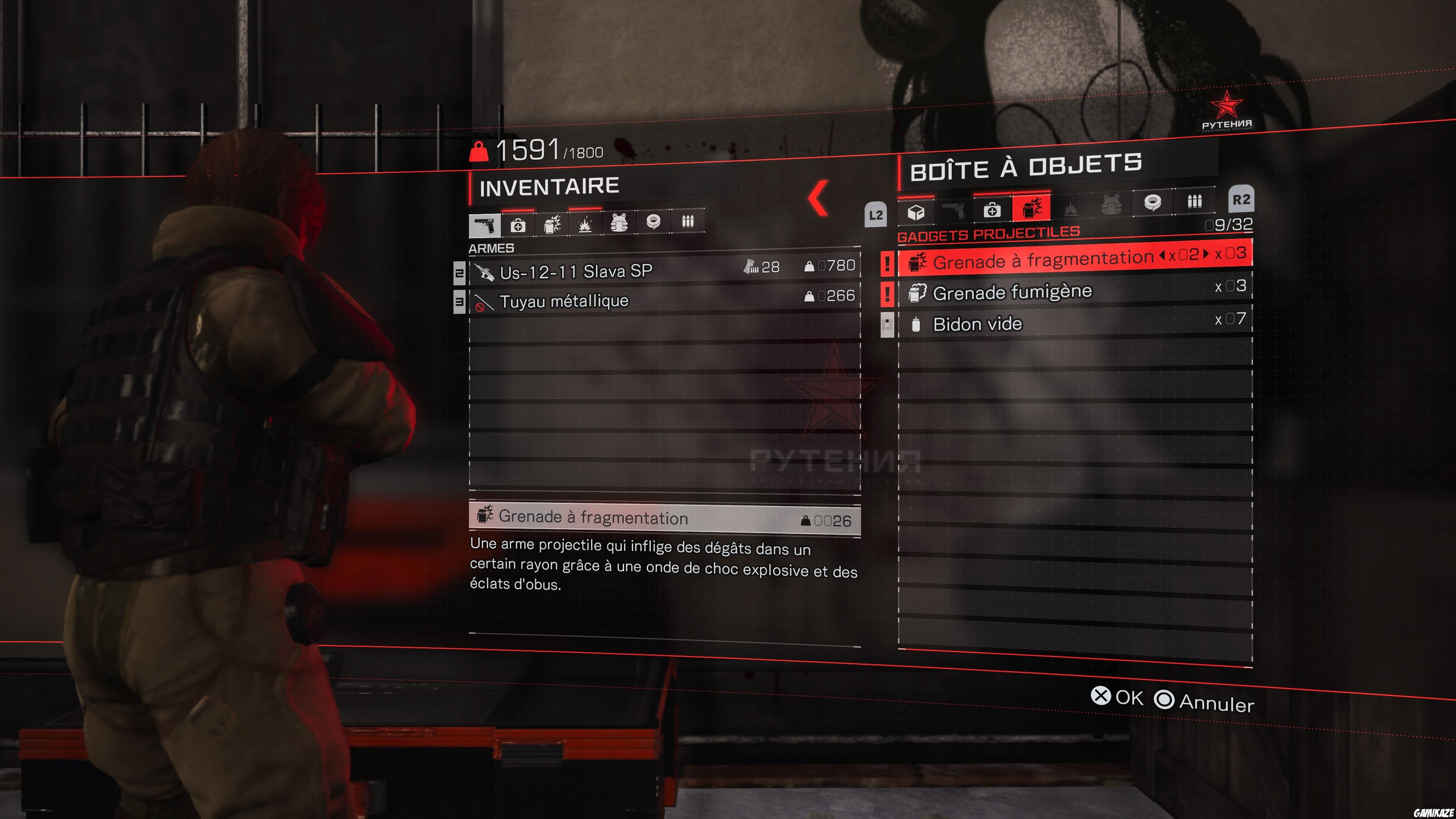
Task: Open the medkit tab in Inventaire
Action: [519, 224]
